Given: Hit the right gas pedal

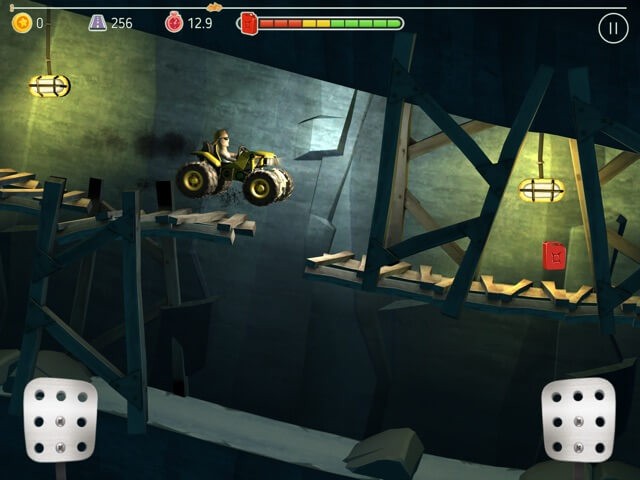Looking at the screenshot, I should point(577,421).
